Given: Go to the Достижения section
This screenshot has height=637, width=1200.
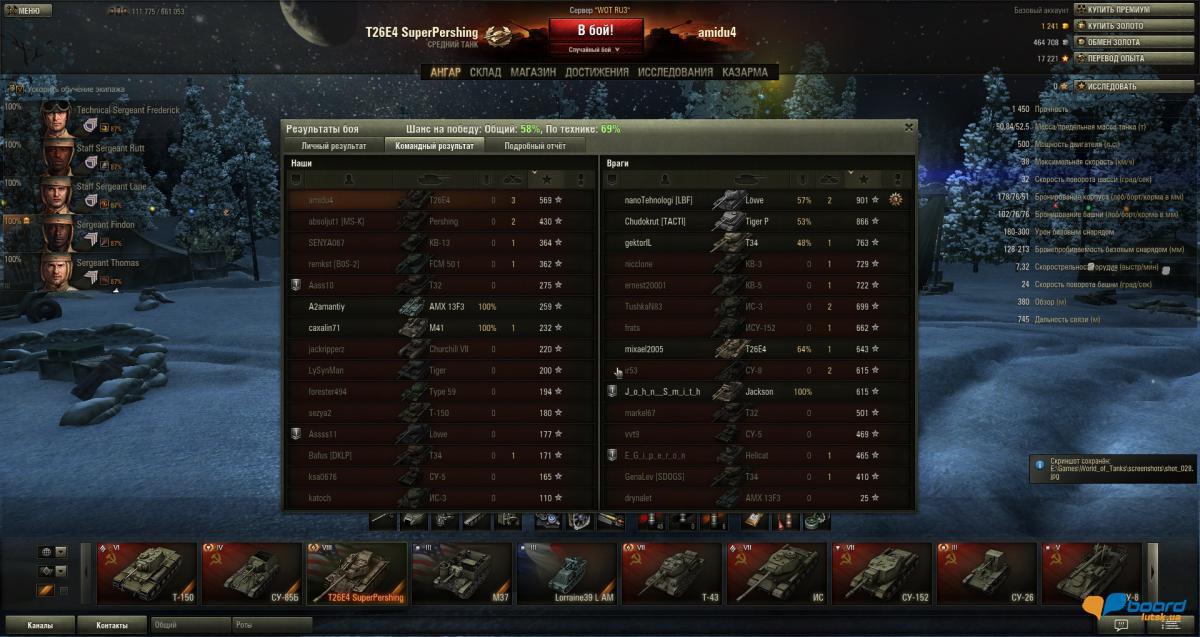Looking at the screenshot, I should (596, 72).
